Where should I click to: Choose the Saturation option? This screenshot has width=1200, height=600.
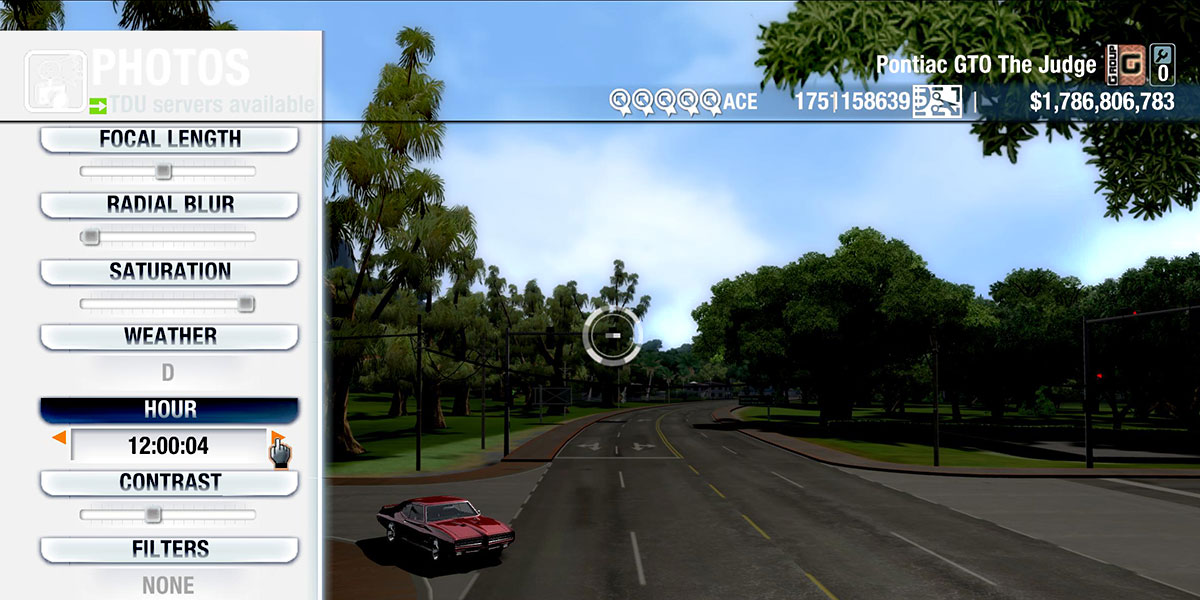click(x=169, y=272)
